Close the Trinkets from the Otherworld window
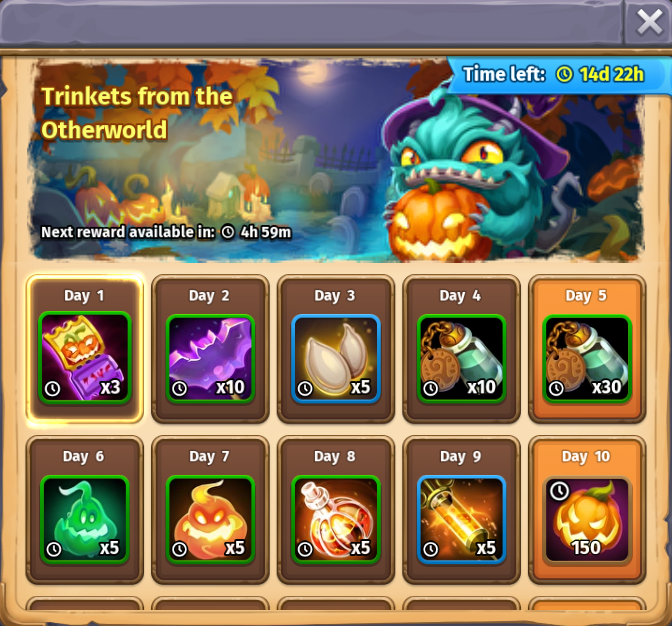This screenshot has width=672, height=626. (x=649, y=21)
